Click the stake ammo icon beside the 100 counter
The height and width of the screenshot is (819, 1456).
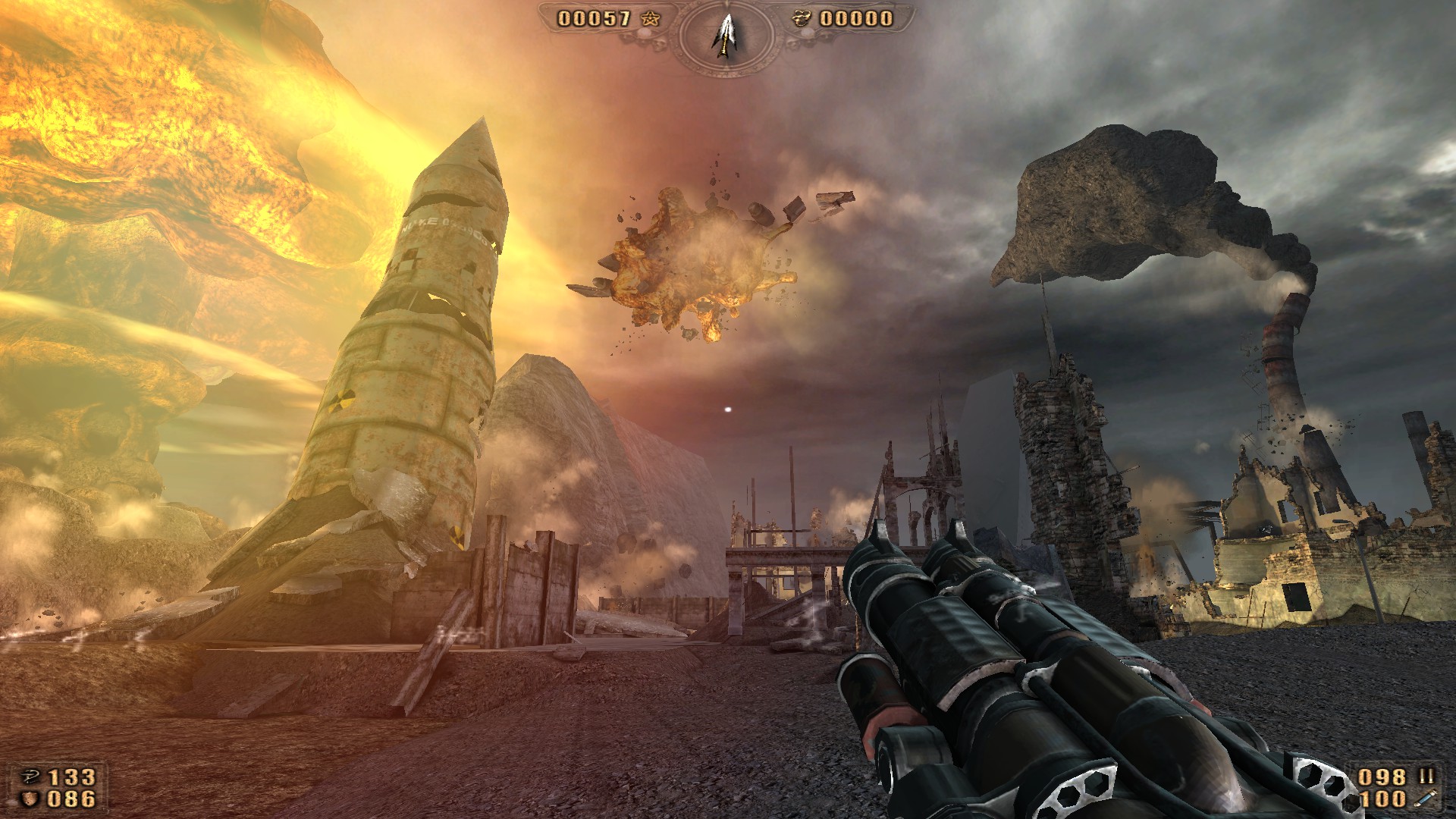pyautogui.click(x=1425, y=799)
